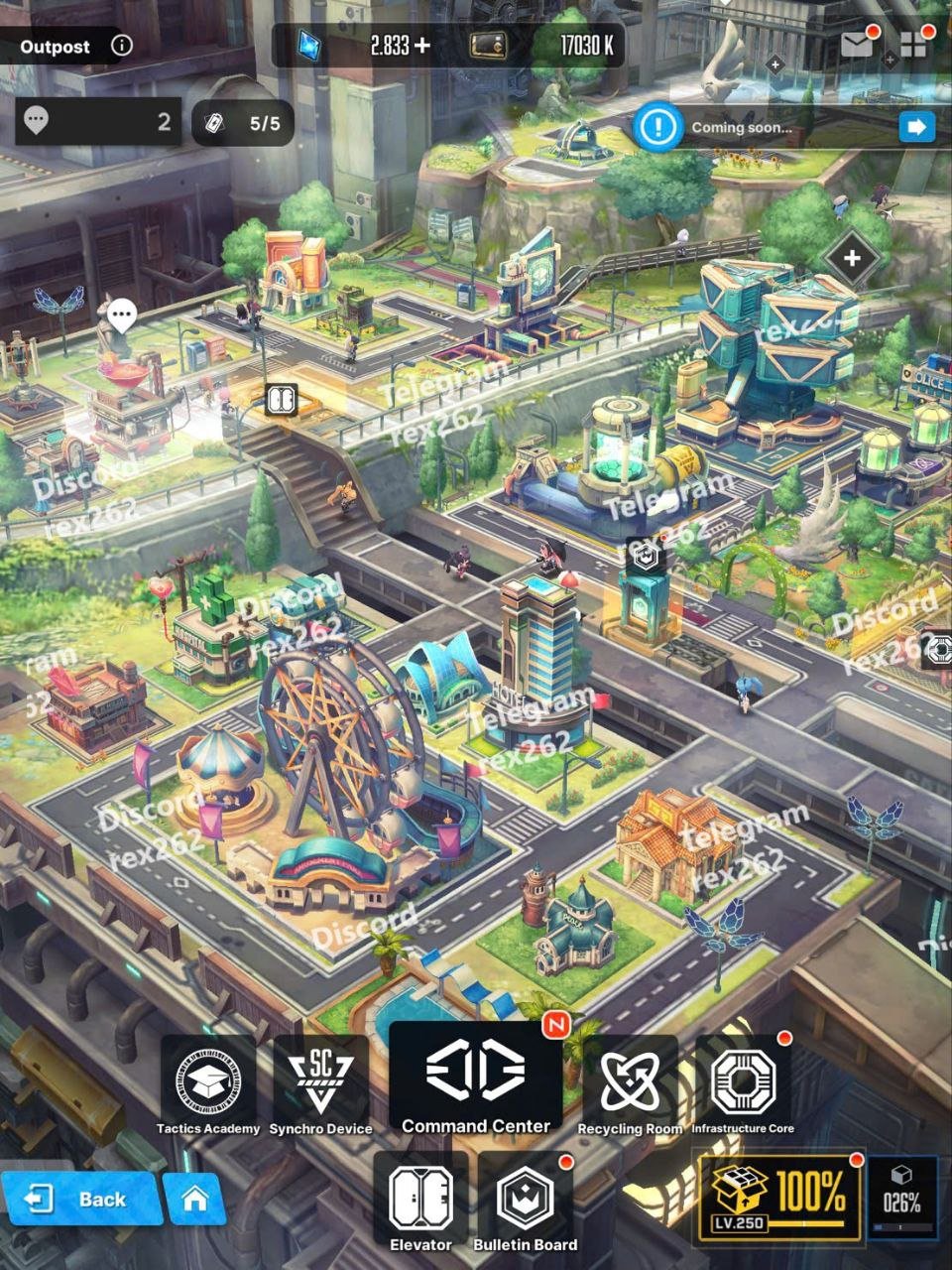This screenshot has height=1270, width=952.
Task: Go back with the Back button
Action: coord(79,1199)
